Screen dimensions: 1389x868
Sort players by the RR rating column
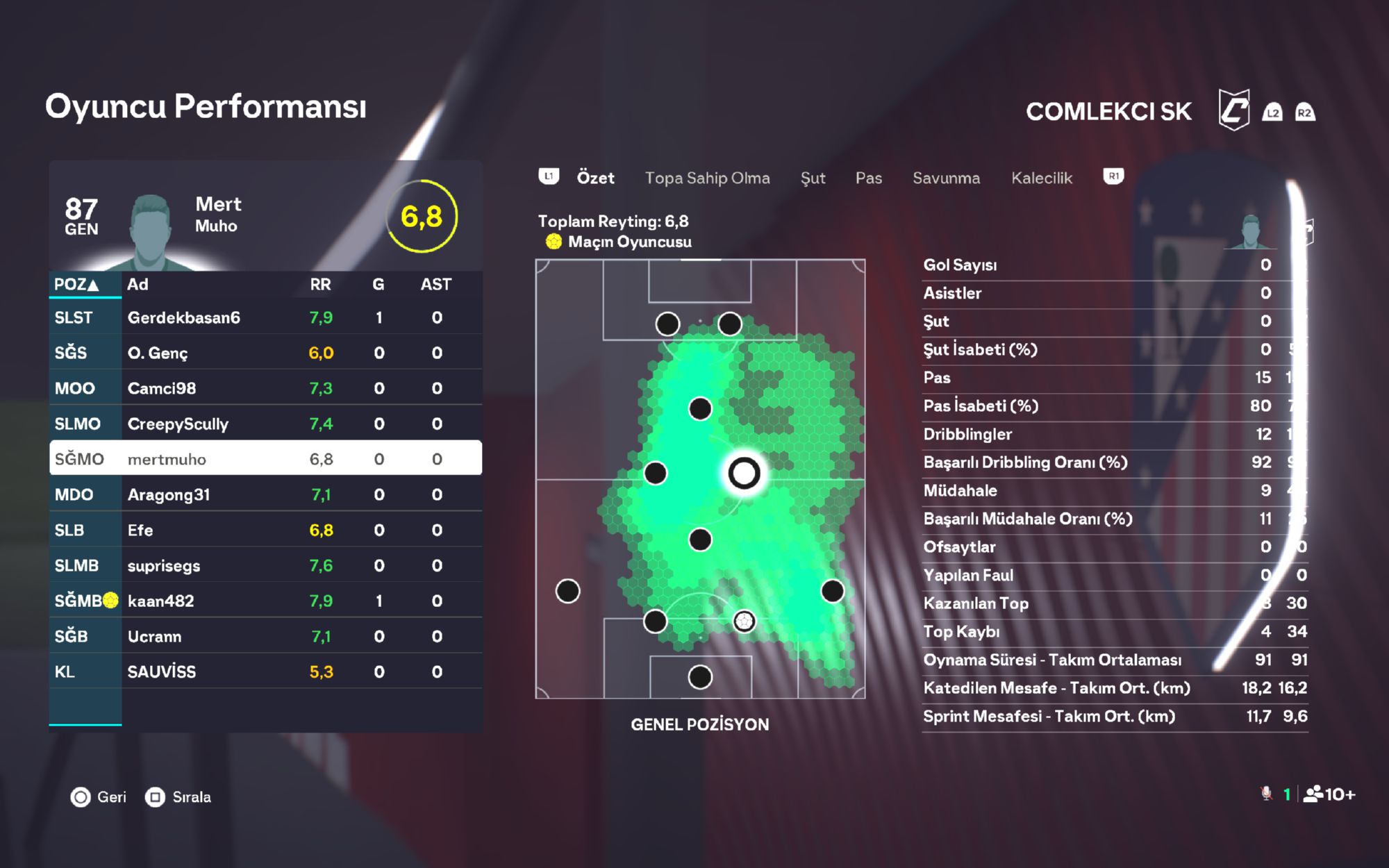[x=320, y=284]
